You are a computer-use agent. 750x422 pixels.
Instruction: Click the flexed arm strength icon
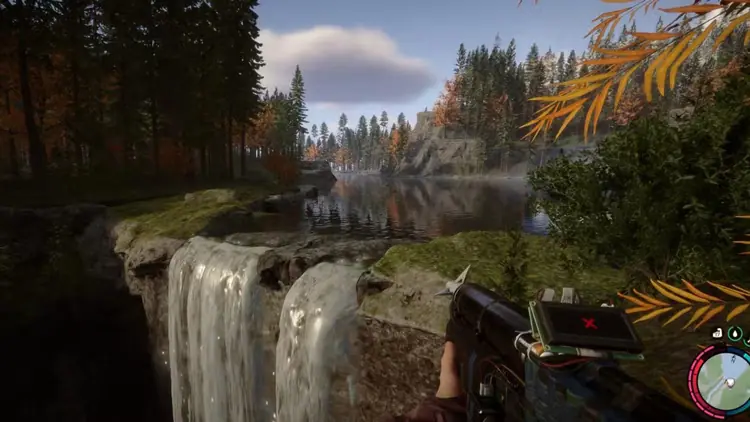(718, 334)
